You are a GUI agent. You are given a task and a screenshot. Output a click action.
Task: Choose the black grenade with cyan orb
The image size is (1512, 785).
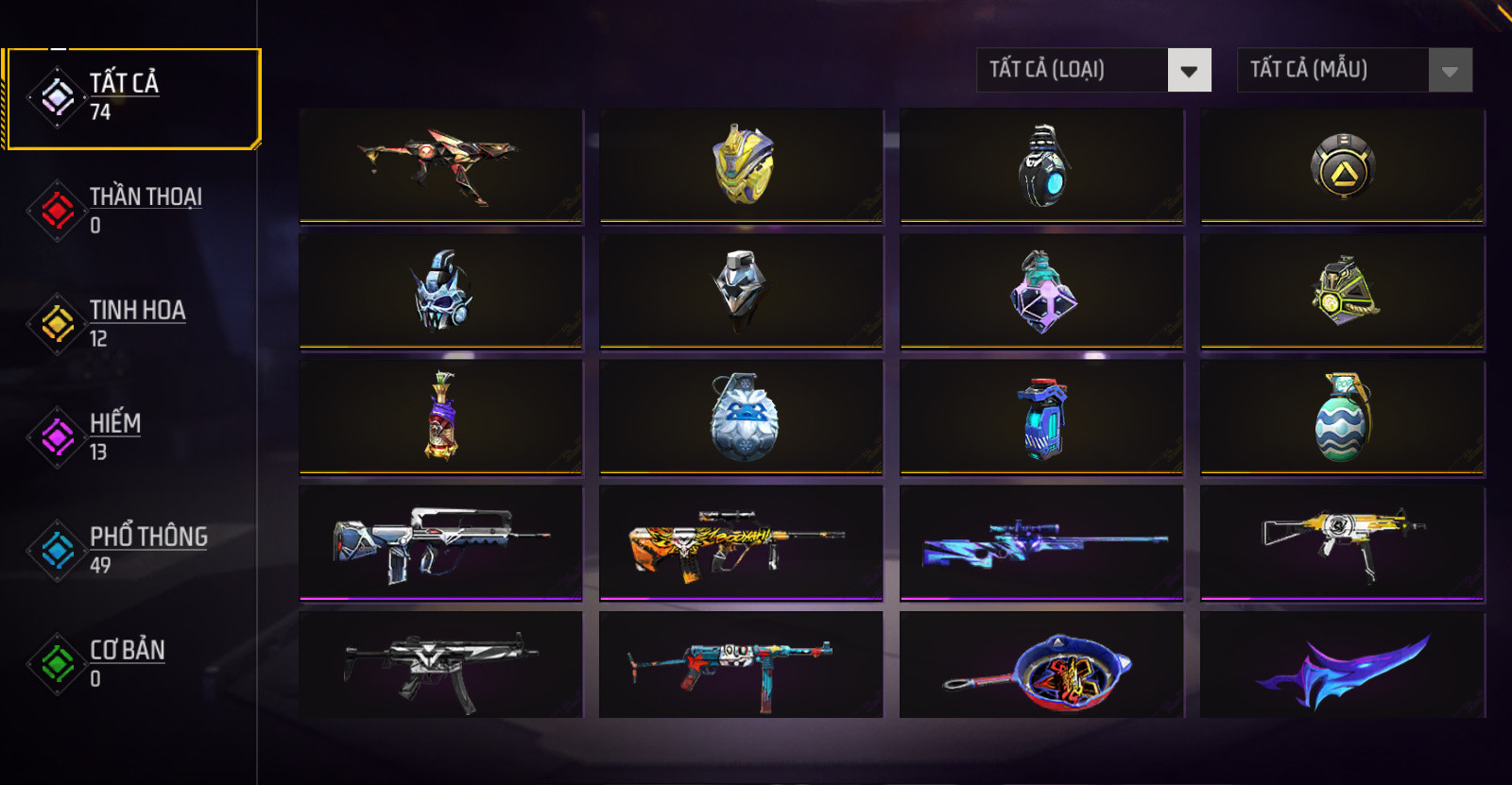coord(1041,165)
